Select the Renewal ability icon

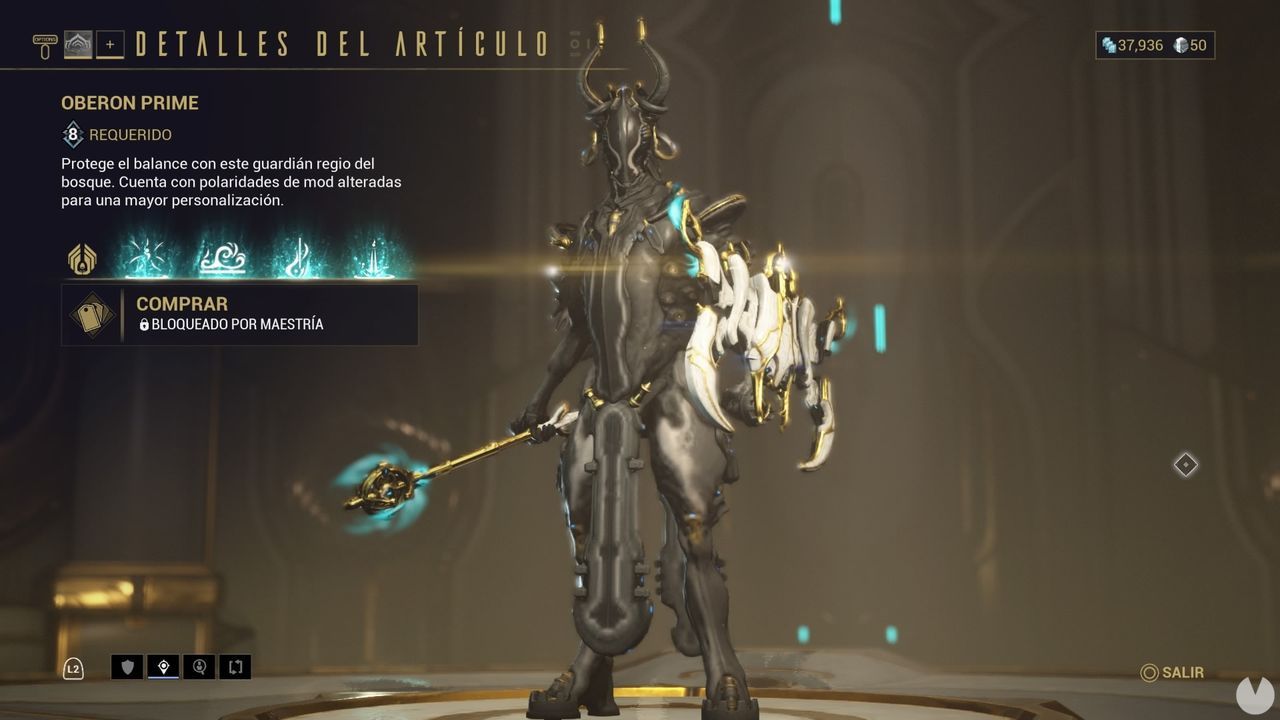296,258
